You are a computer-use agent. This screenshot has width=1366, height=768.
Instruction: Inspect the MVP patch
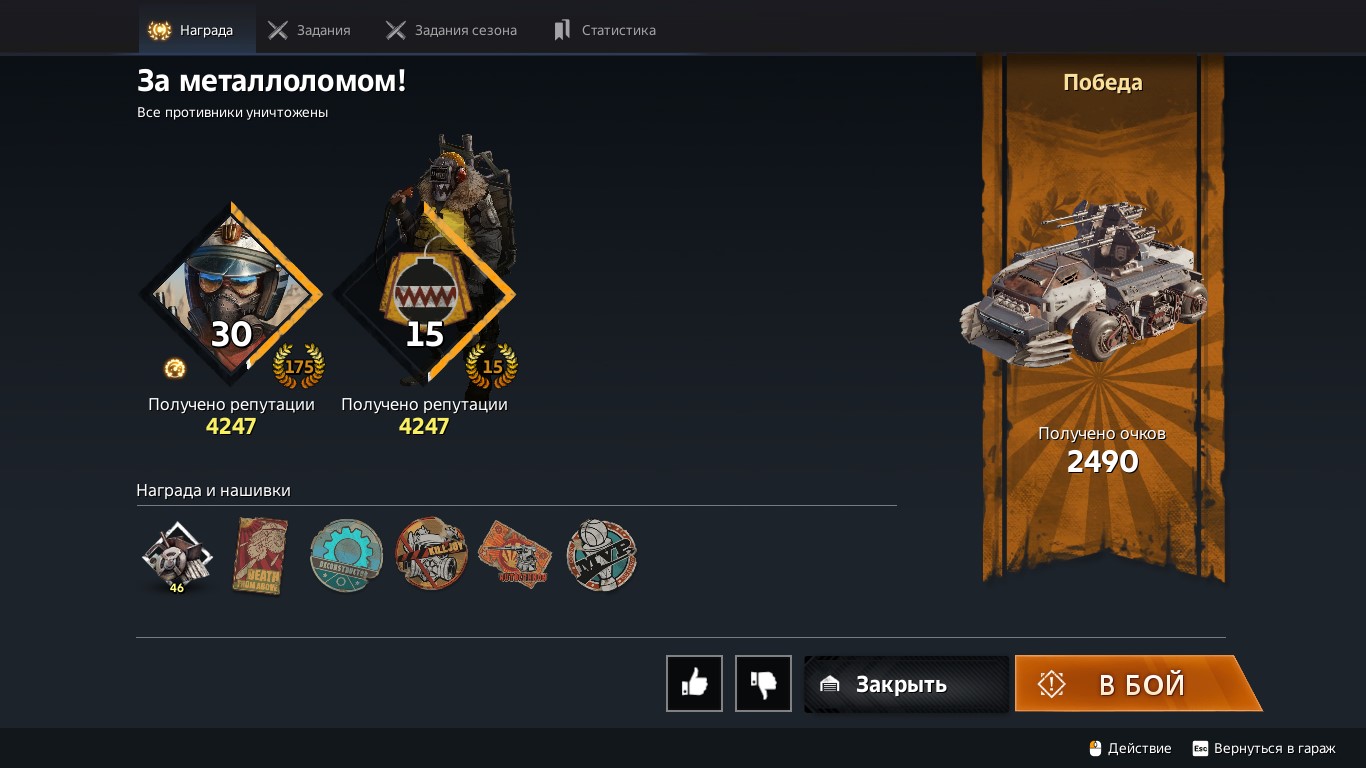point(601,555)
